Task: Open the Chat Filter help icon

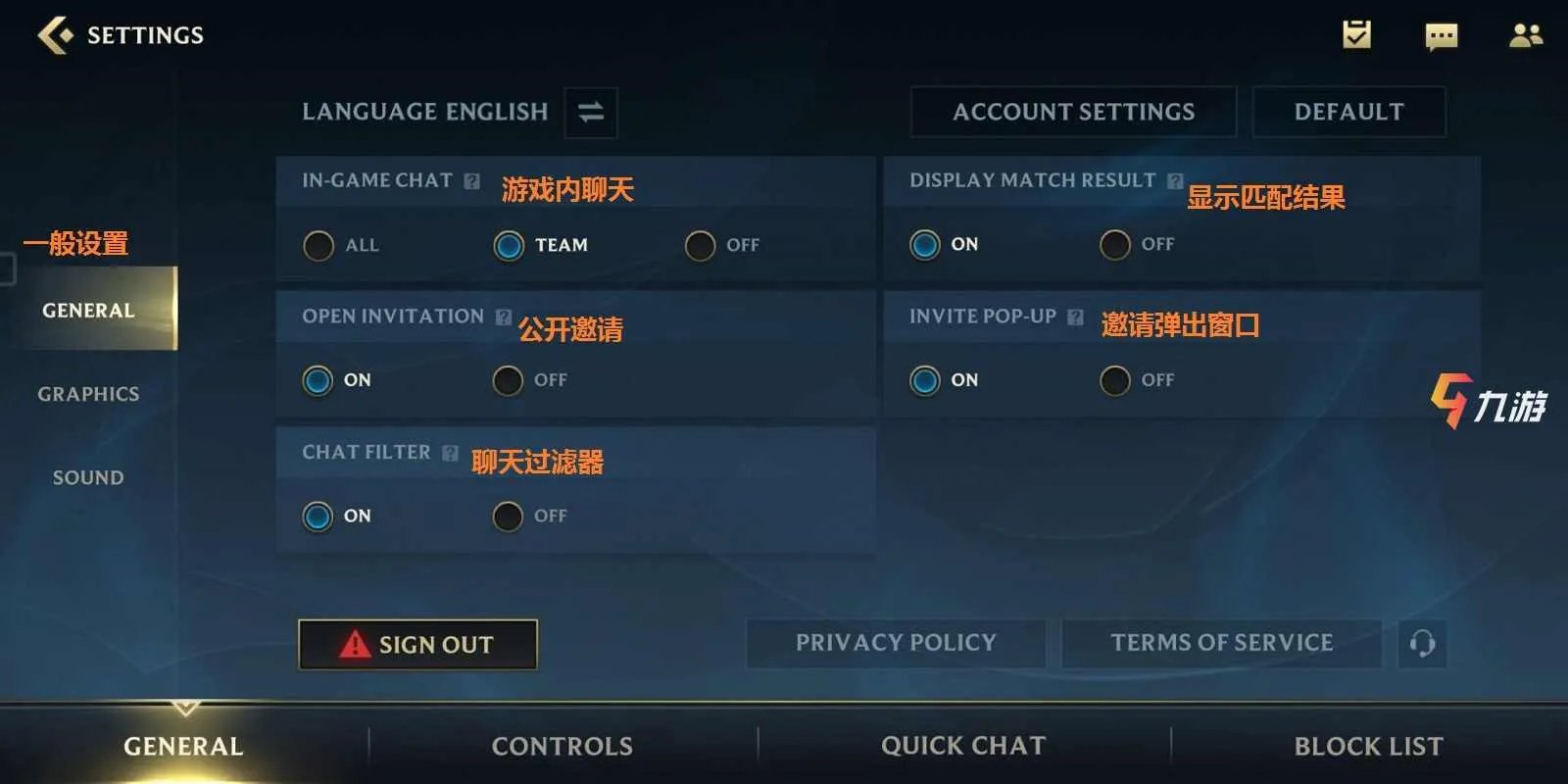Action: coord(450,452)
